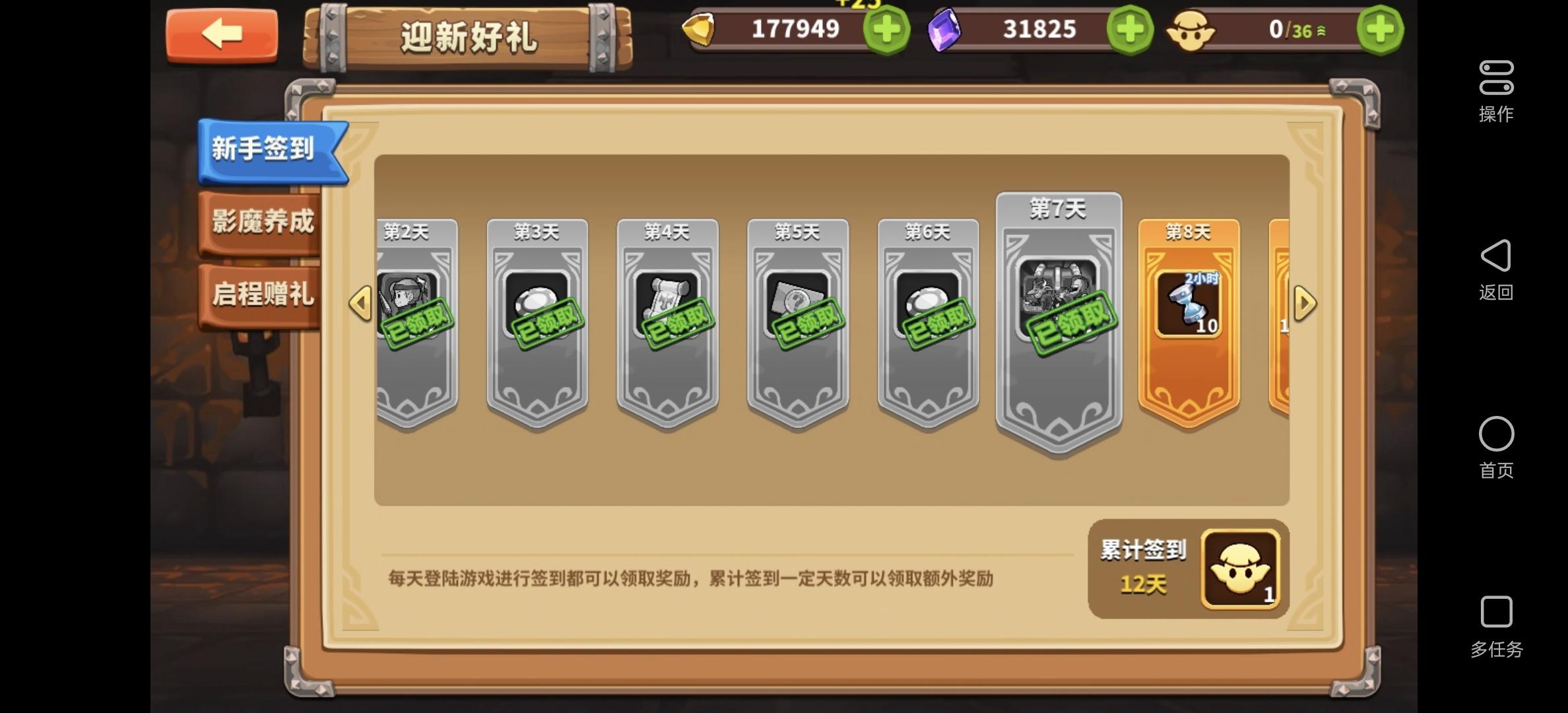Image resolution: width=1568 pixels, height=713 pixels.
Task: Click the goblin reward icon next to 累计签到
Action: tap(1239, 569)
